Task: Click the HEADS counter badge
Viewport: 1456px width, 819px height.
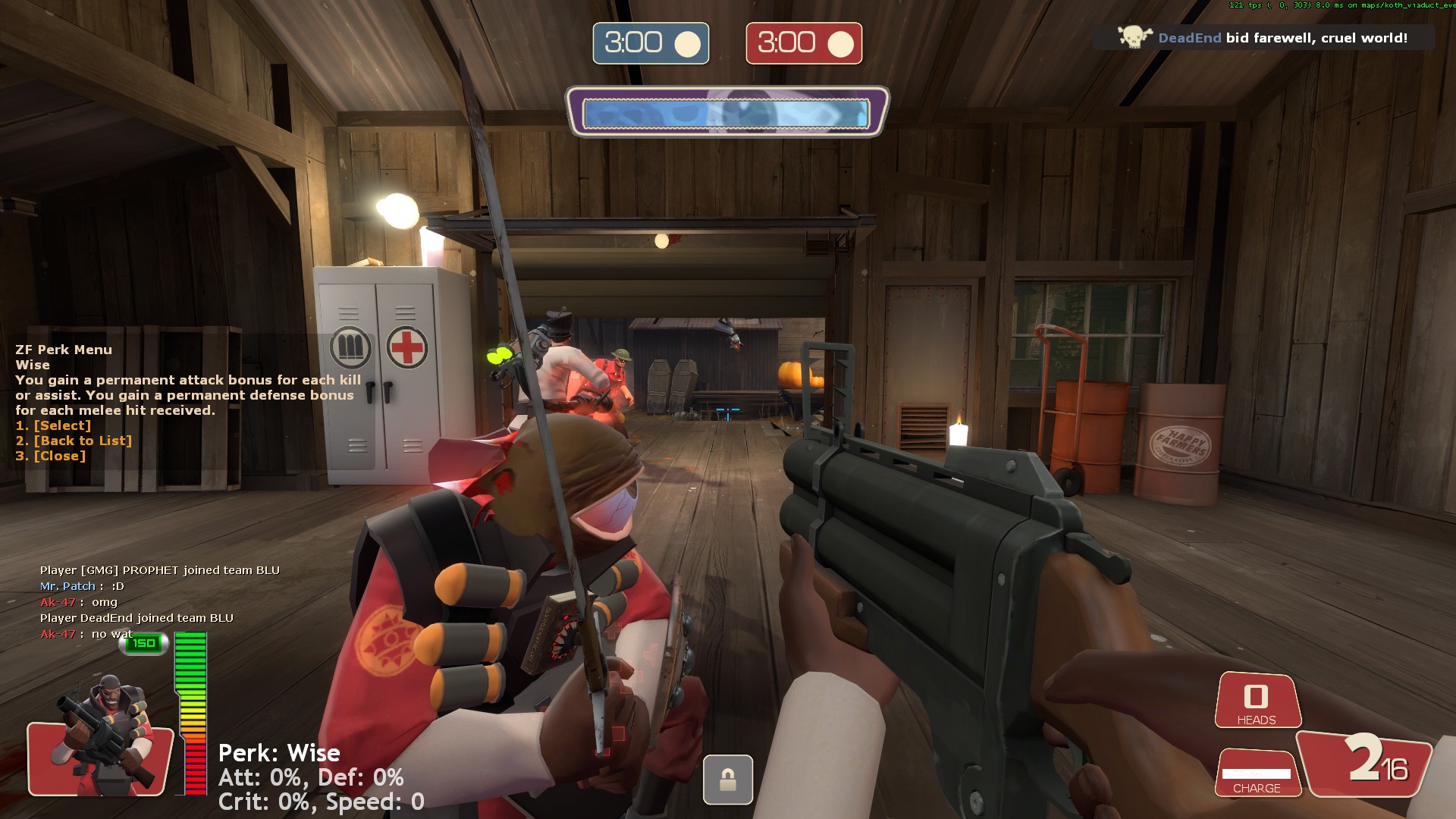Action: [x=1257, y=698]
